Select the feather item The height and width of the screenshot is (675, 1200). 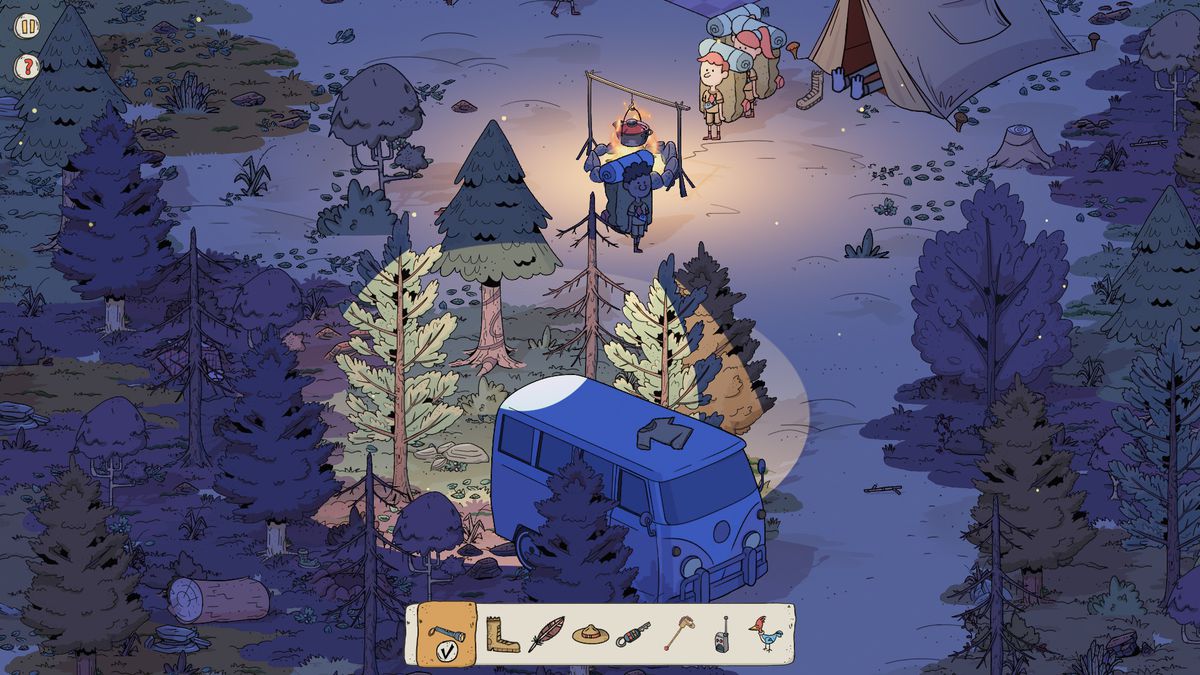(x=546, y=634)
